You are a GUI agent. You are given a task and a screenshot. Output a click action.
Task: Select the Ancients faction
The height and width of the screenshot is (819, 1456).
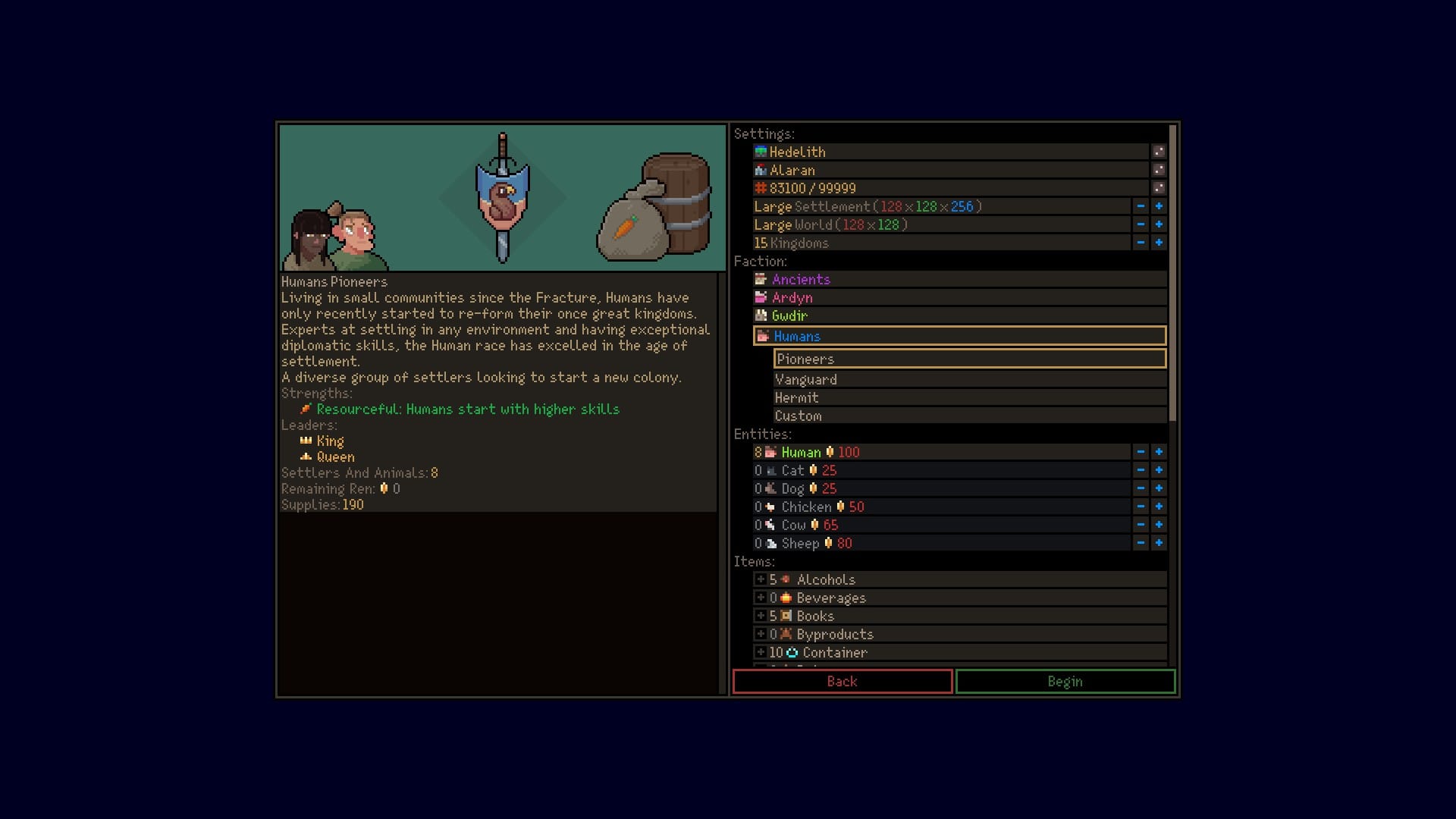coord(801,279)
